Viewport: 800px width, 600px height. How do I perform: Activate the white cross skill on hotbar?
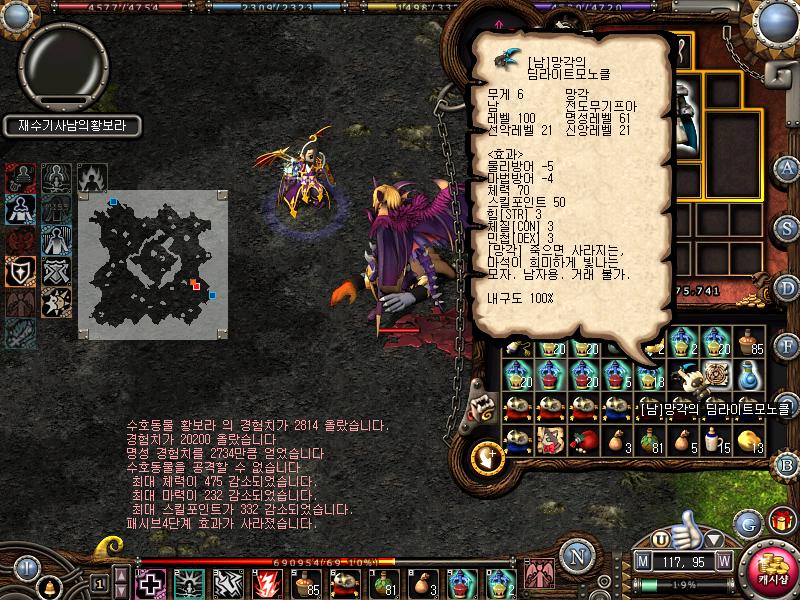pos(152,581)
